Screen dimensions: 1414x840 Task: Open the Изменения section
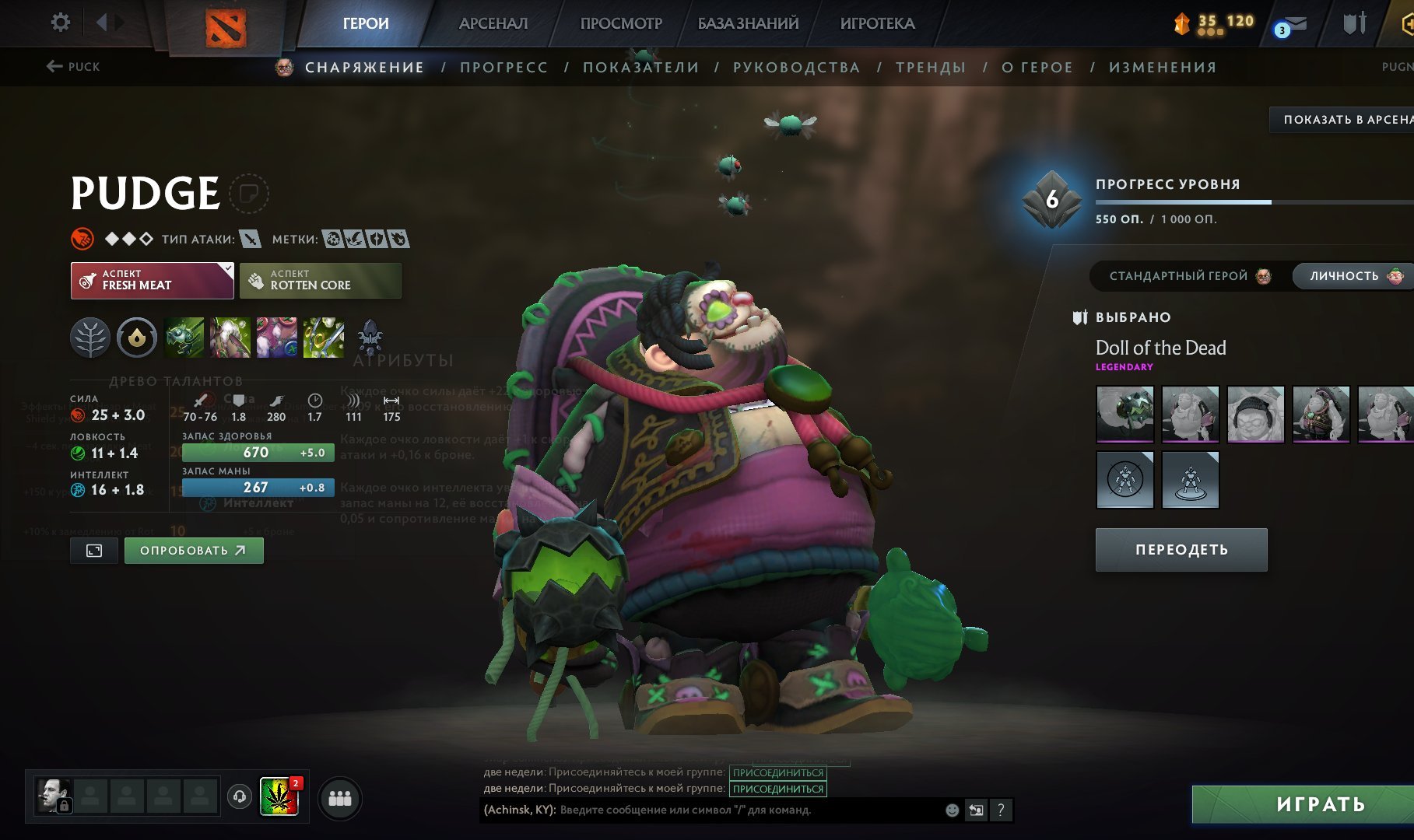(x=1162, y=68)
